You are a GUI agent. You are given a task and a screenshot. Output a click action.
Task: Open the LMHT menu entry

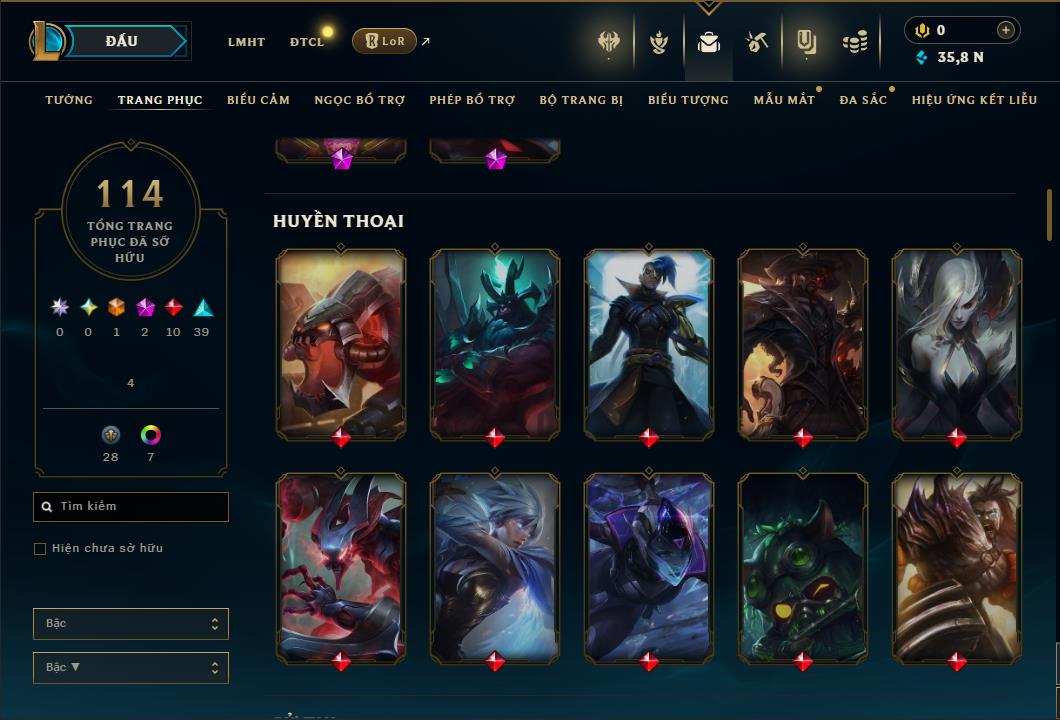pos(246,42)
